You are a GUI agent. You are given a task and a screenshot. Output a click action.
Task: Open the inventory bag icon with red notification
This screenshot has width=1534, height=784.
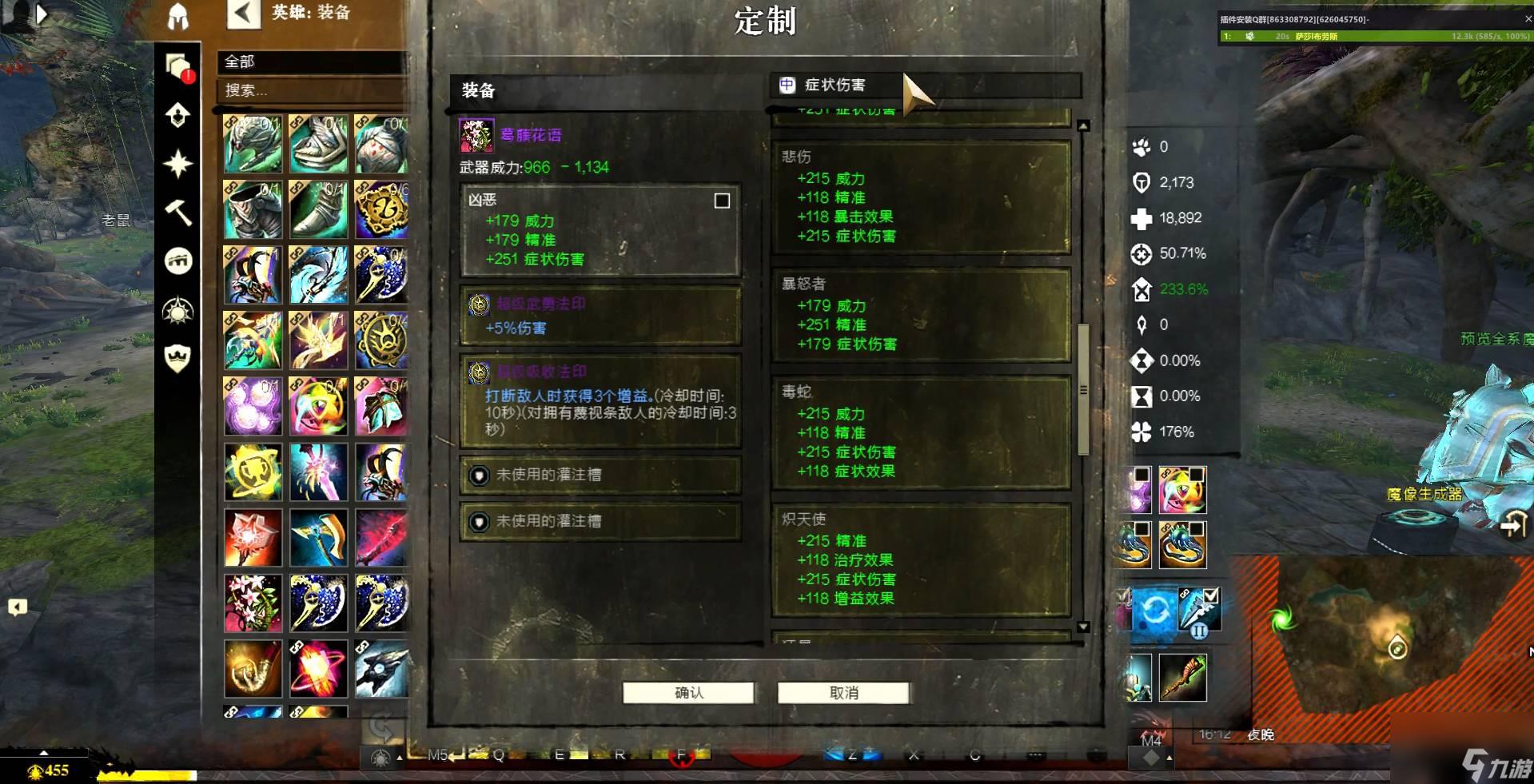click(179, 66)
